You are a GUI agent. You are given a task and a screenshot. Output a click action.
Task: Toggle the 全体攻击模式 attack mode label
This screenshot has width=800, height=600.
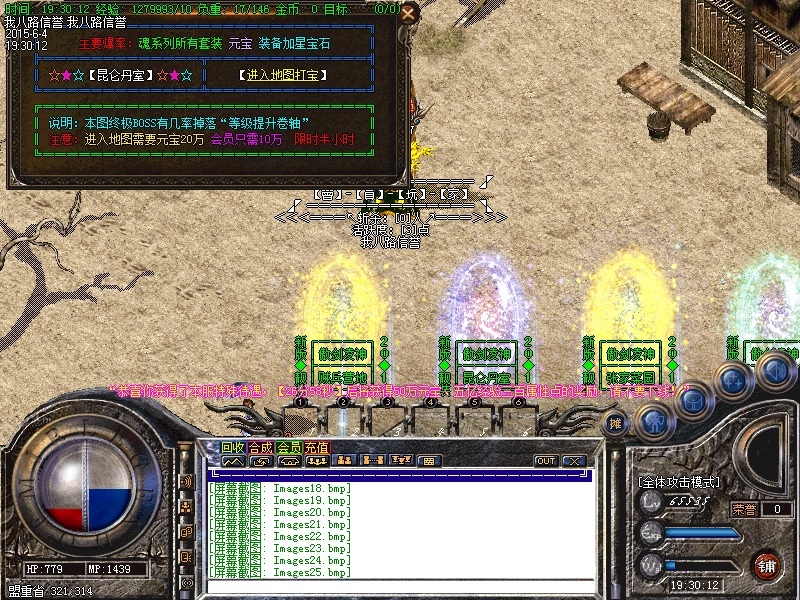pos(679,482)
